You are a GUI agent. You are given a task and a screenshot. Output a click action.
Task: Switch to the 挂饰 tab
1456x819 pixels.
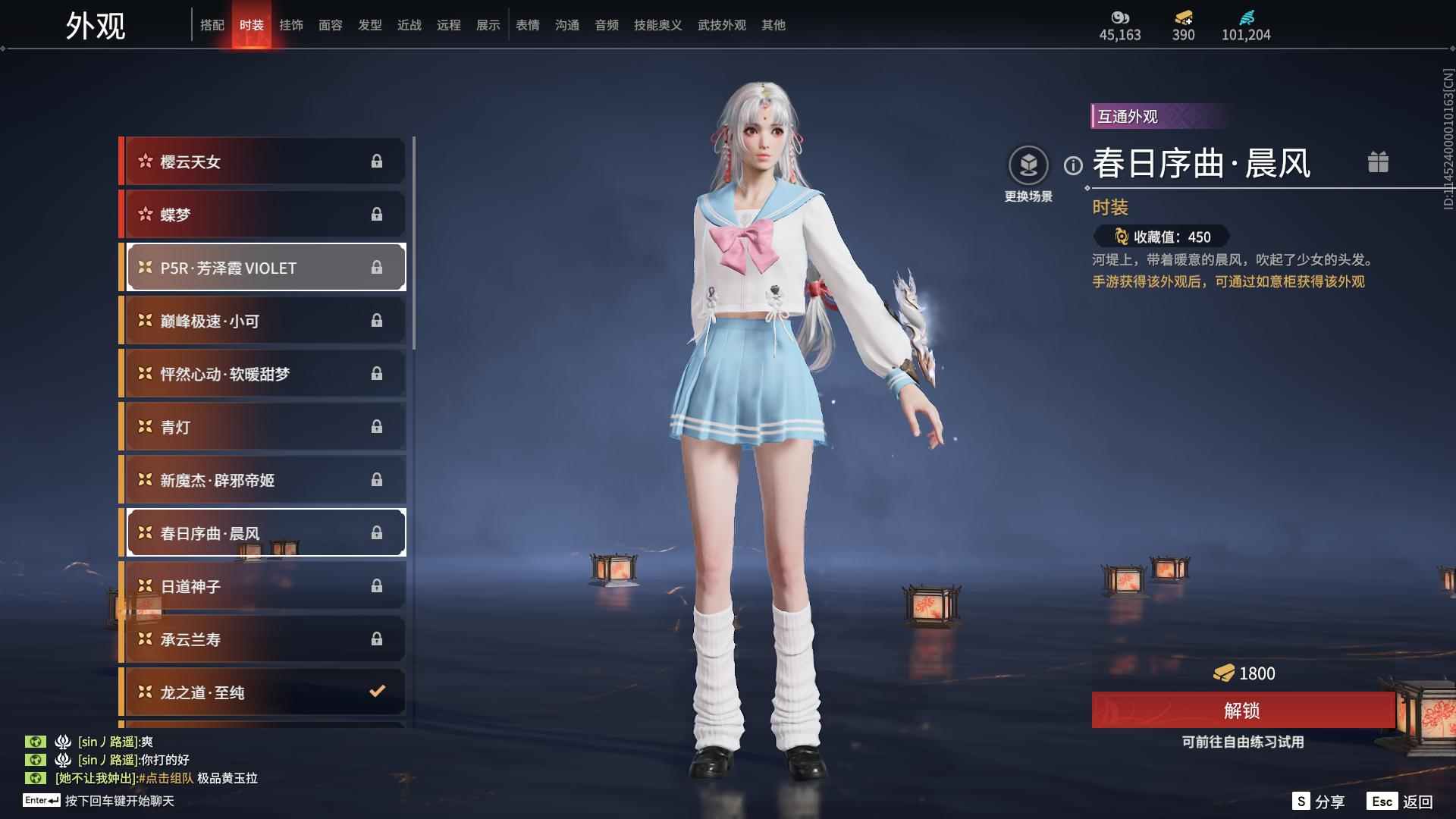(291, 24)
